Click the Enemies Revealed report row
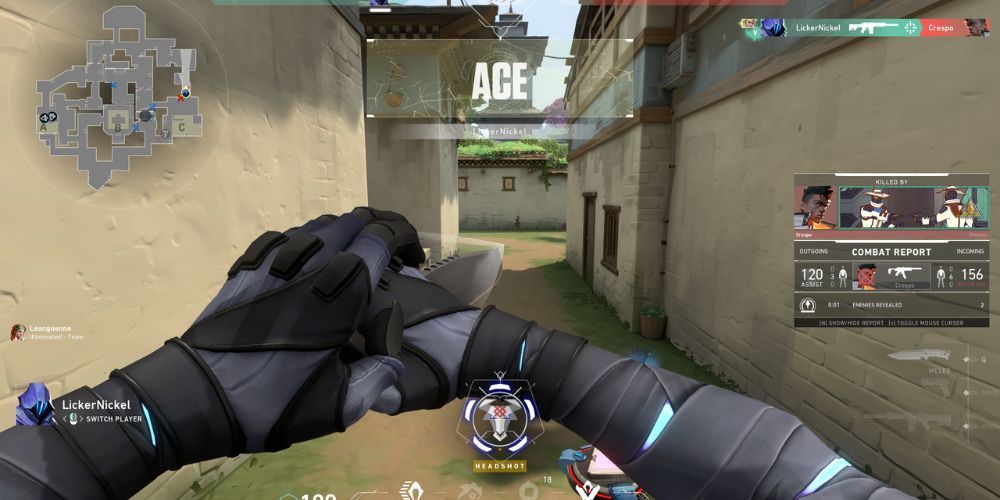This screenshot has height=500, width=1000. [891, 304]
